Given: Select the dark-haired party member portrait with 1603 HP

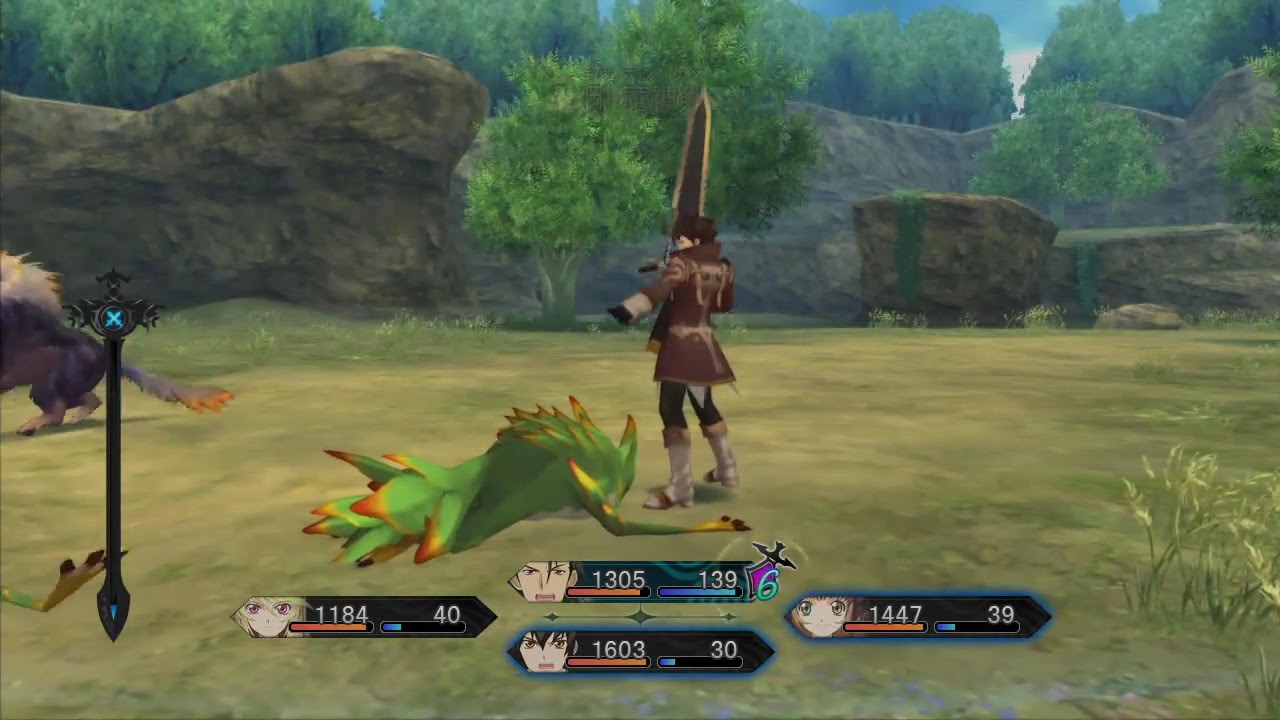Looking at the screenshot, I should 543,652.
